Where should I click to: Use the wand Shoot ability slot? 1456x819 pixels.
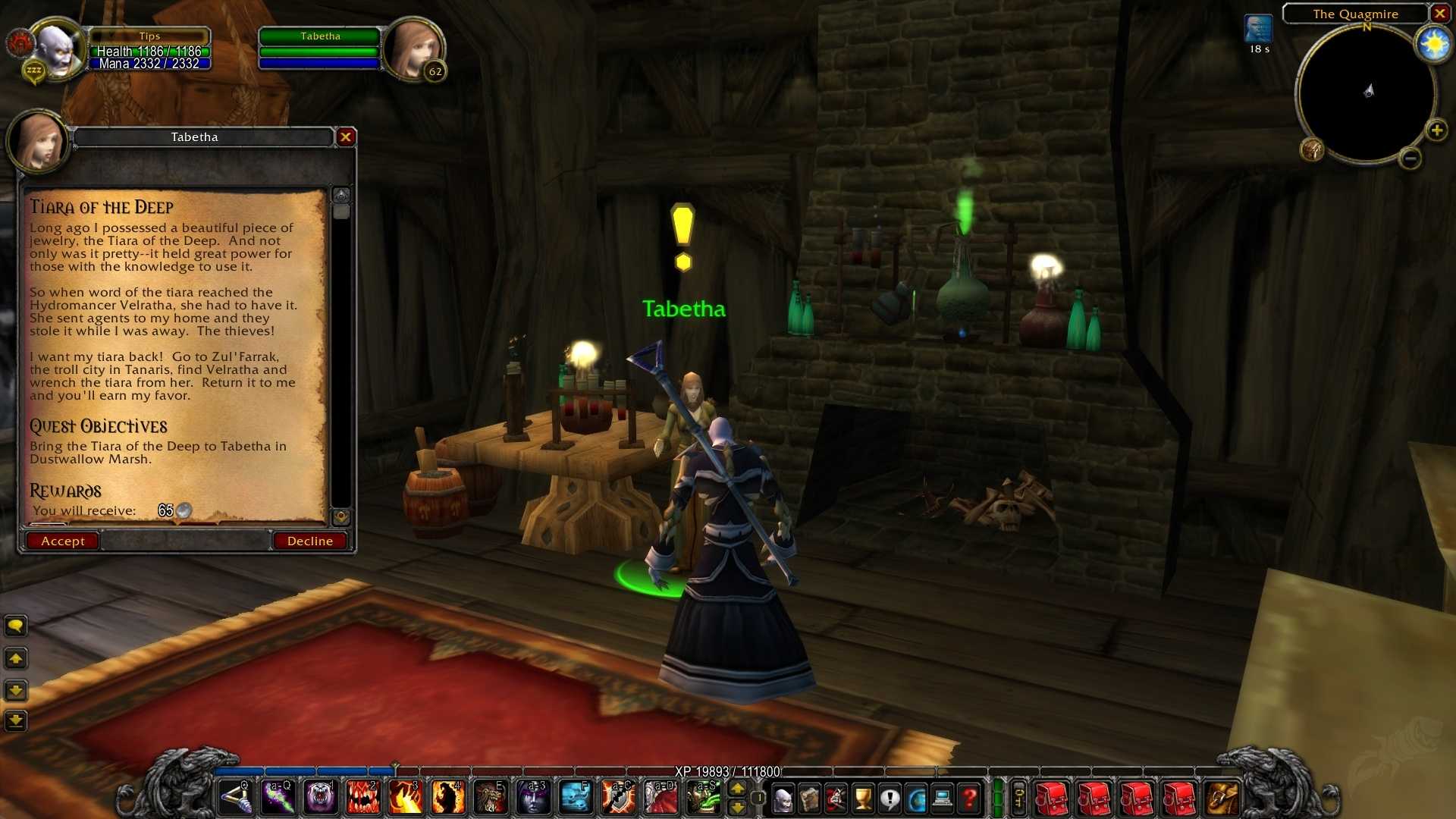click(x=236, y=798)
